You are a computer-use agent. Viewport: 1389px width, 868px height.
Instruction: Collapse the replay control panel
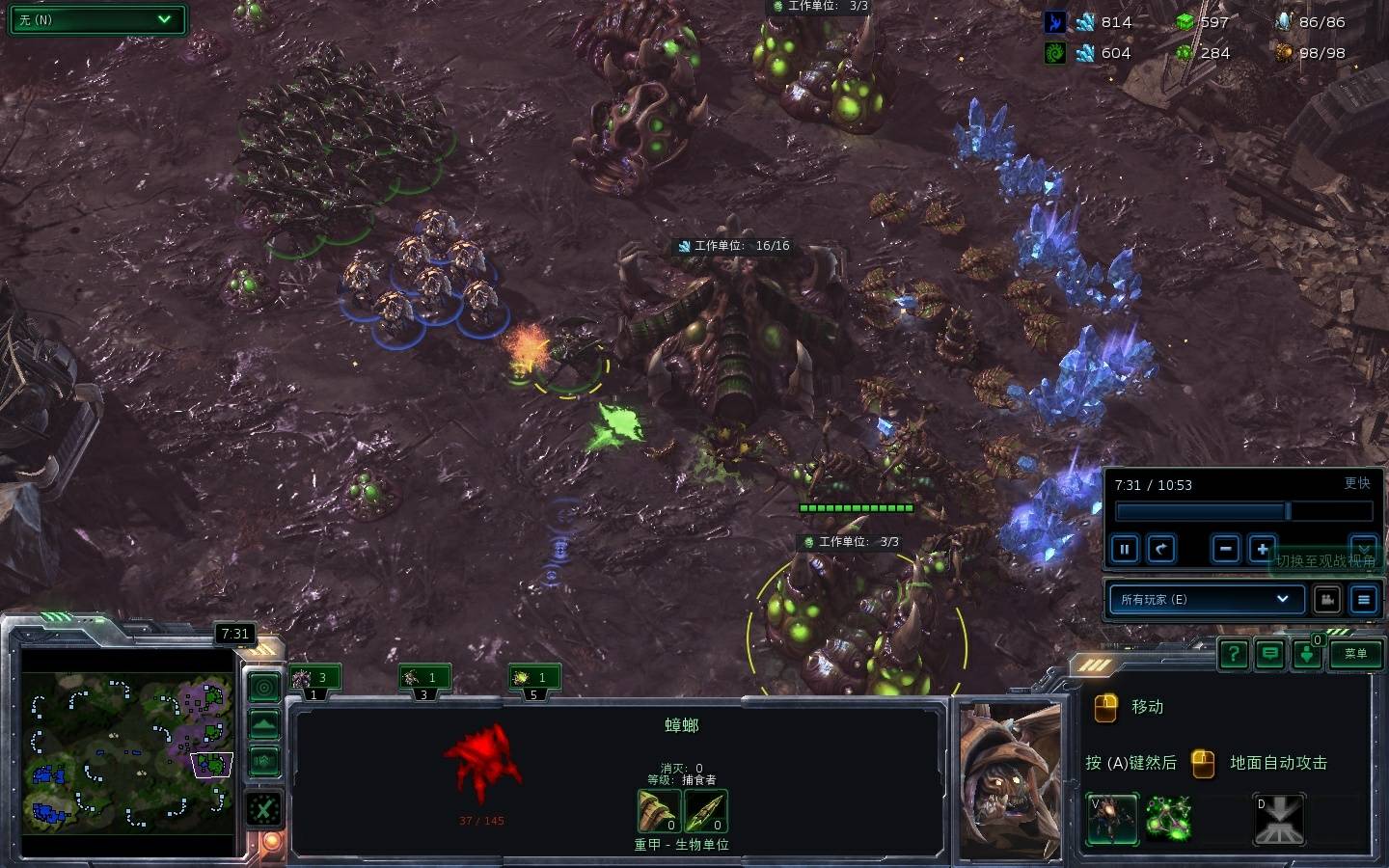[x=1362, y=548]
